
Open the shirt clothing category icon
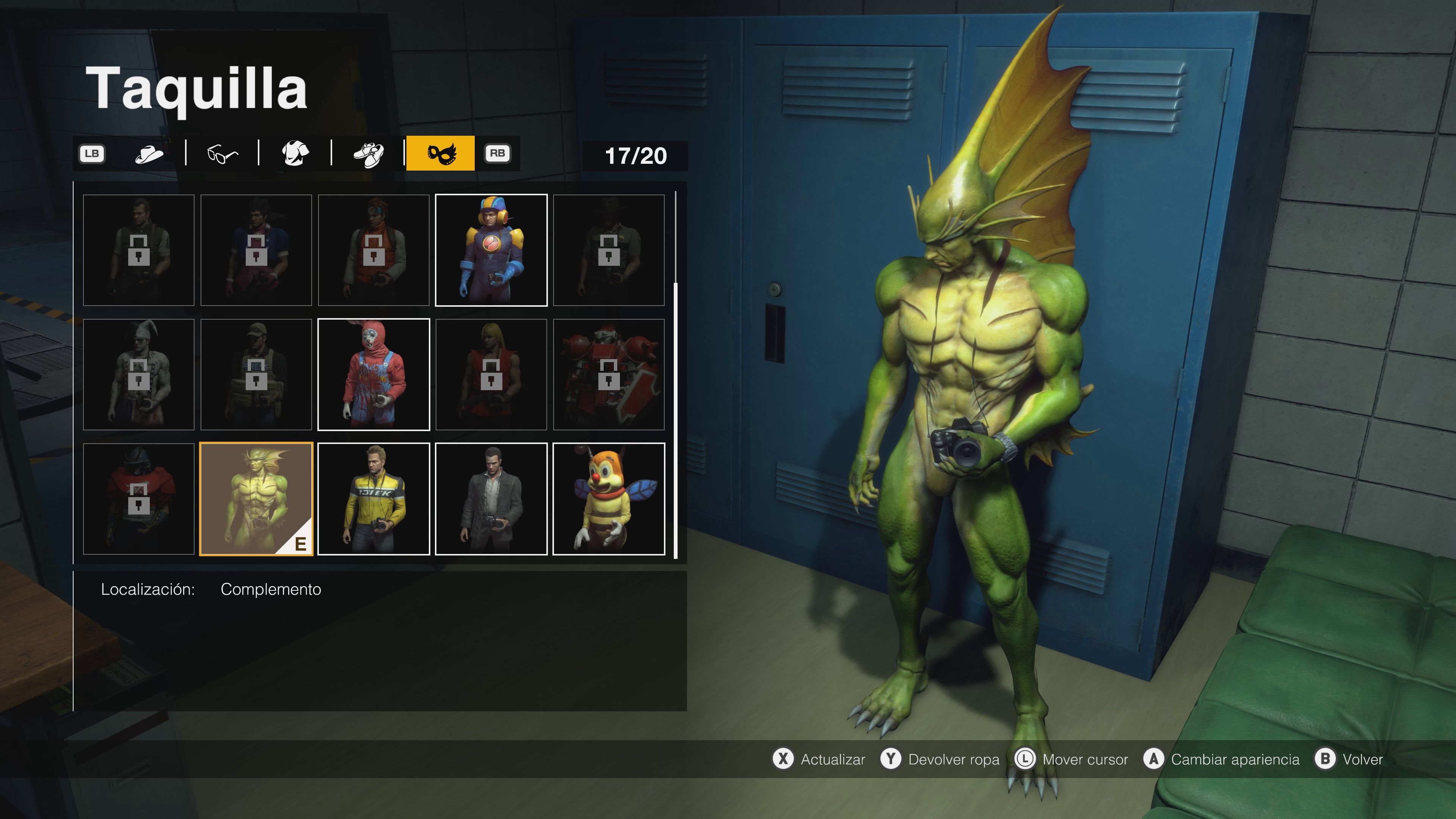click(295, 152)
